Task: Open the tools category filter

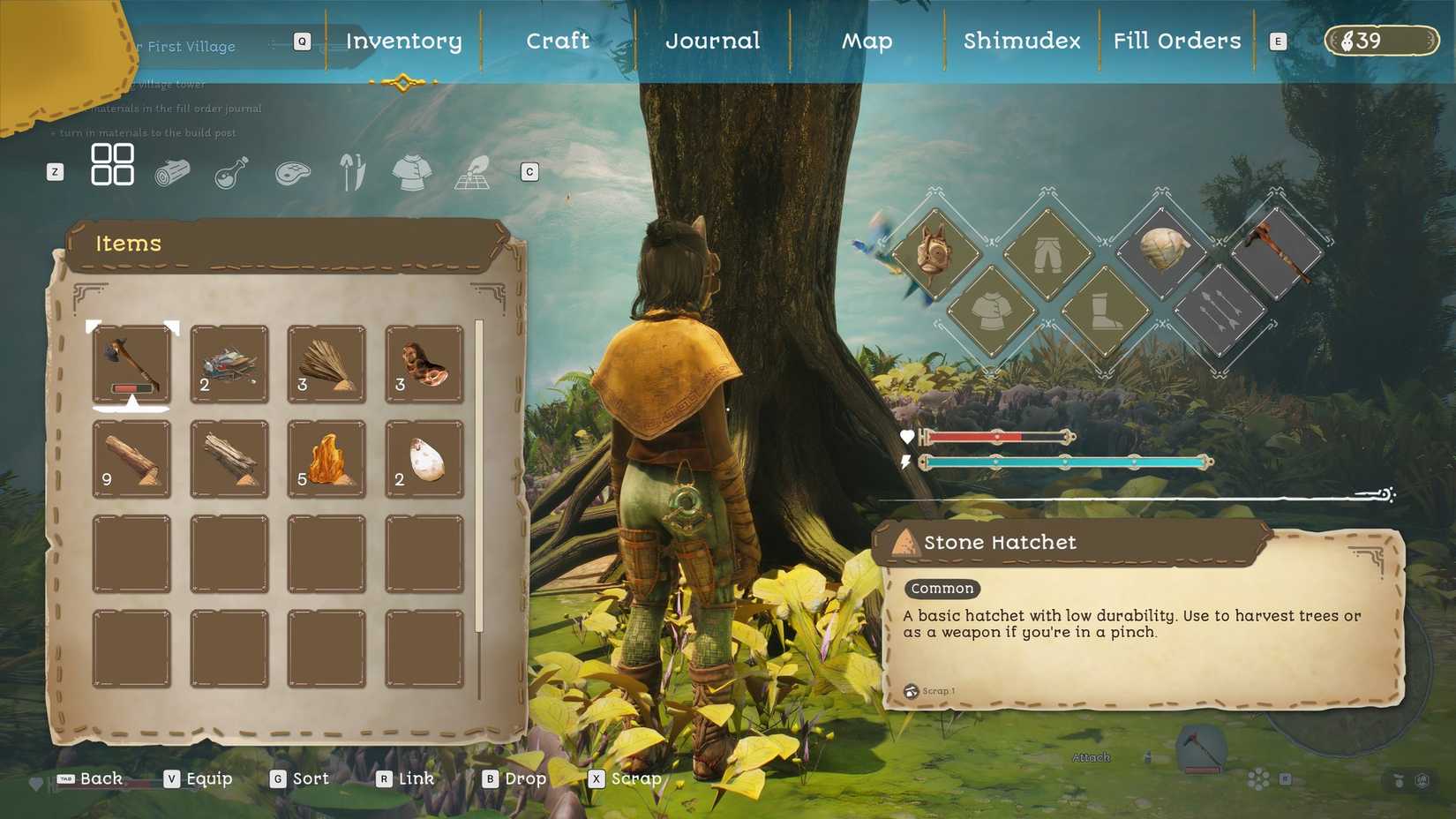Action: coord(351,168)
